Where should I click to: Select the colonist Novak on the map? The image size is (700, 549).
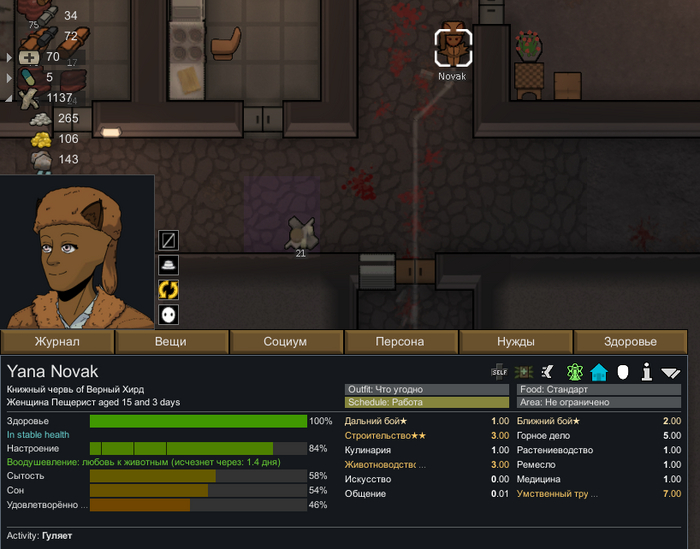pyautogui.click(x=453, y=47)
